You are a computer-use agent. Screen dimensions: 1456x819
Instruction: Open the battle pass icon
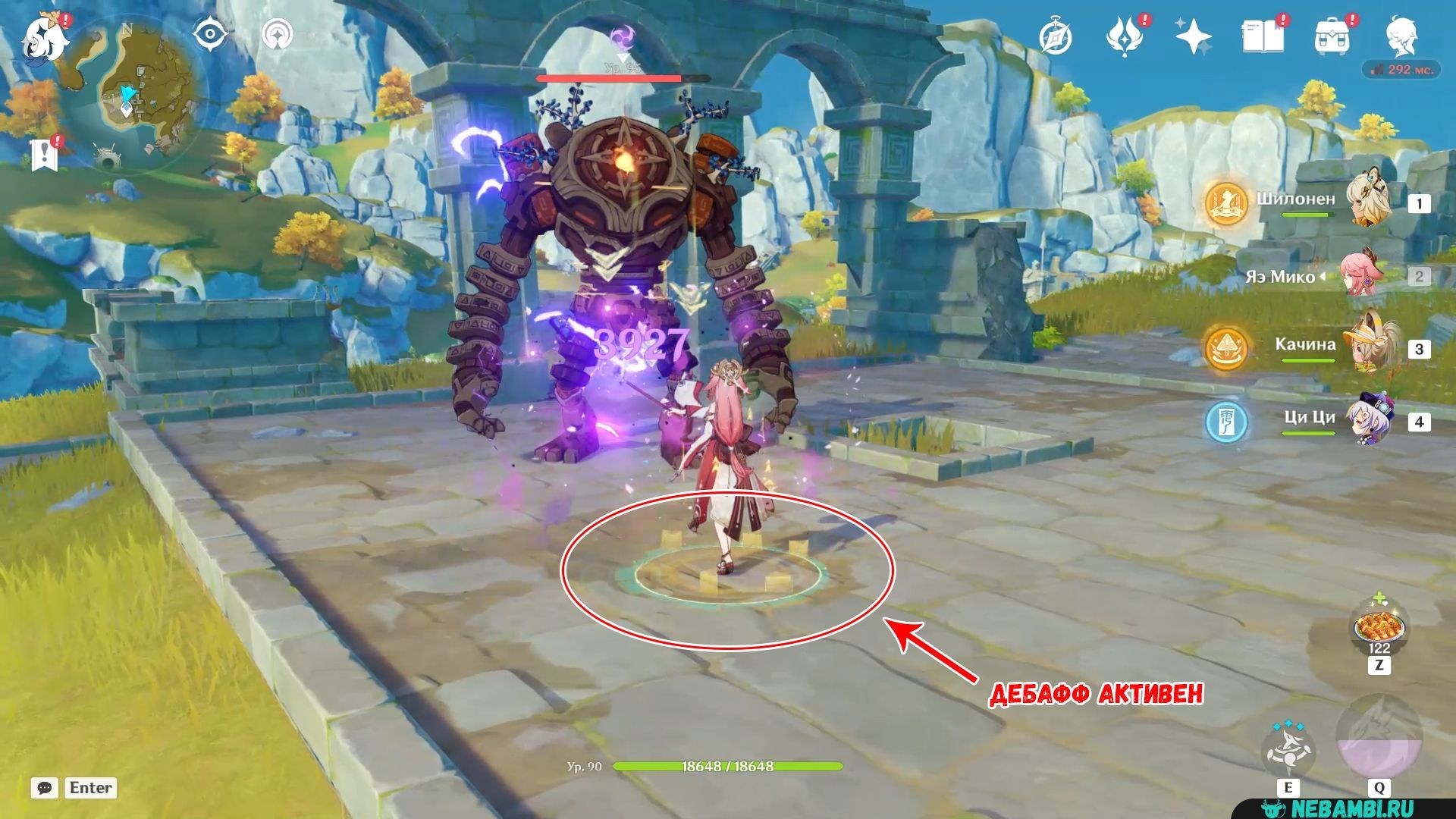tap(1125, 36)
